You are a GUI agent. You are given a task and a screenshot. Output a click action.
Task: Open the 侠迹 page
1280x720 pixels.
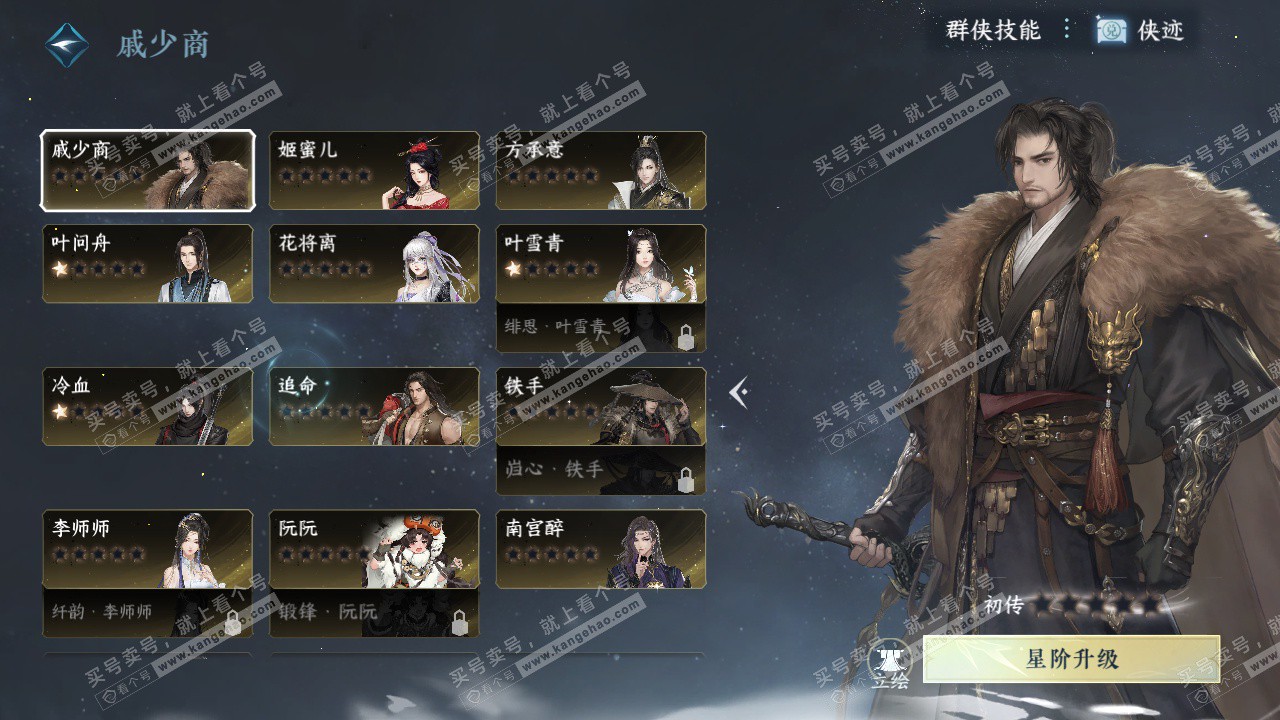[1141, 31]
